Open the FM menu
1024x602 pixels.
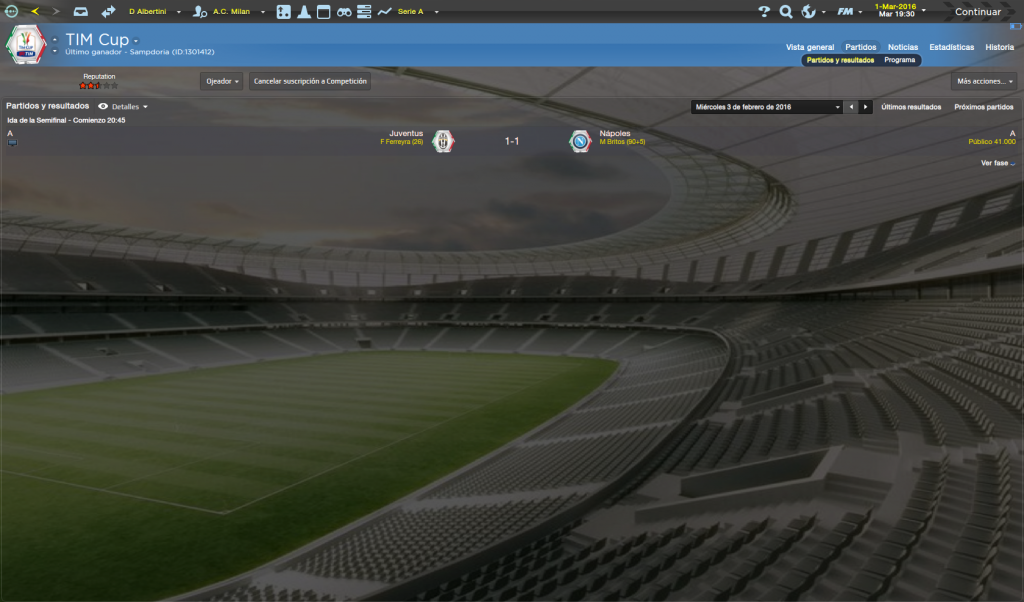tap(846, 12)
